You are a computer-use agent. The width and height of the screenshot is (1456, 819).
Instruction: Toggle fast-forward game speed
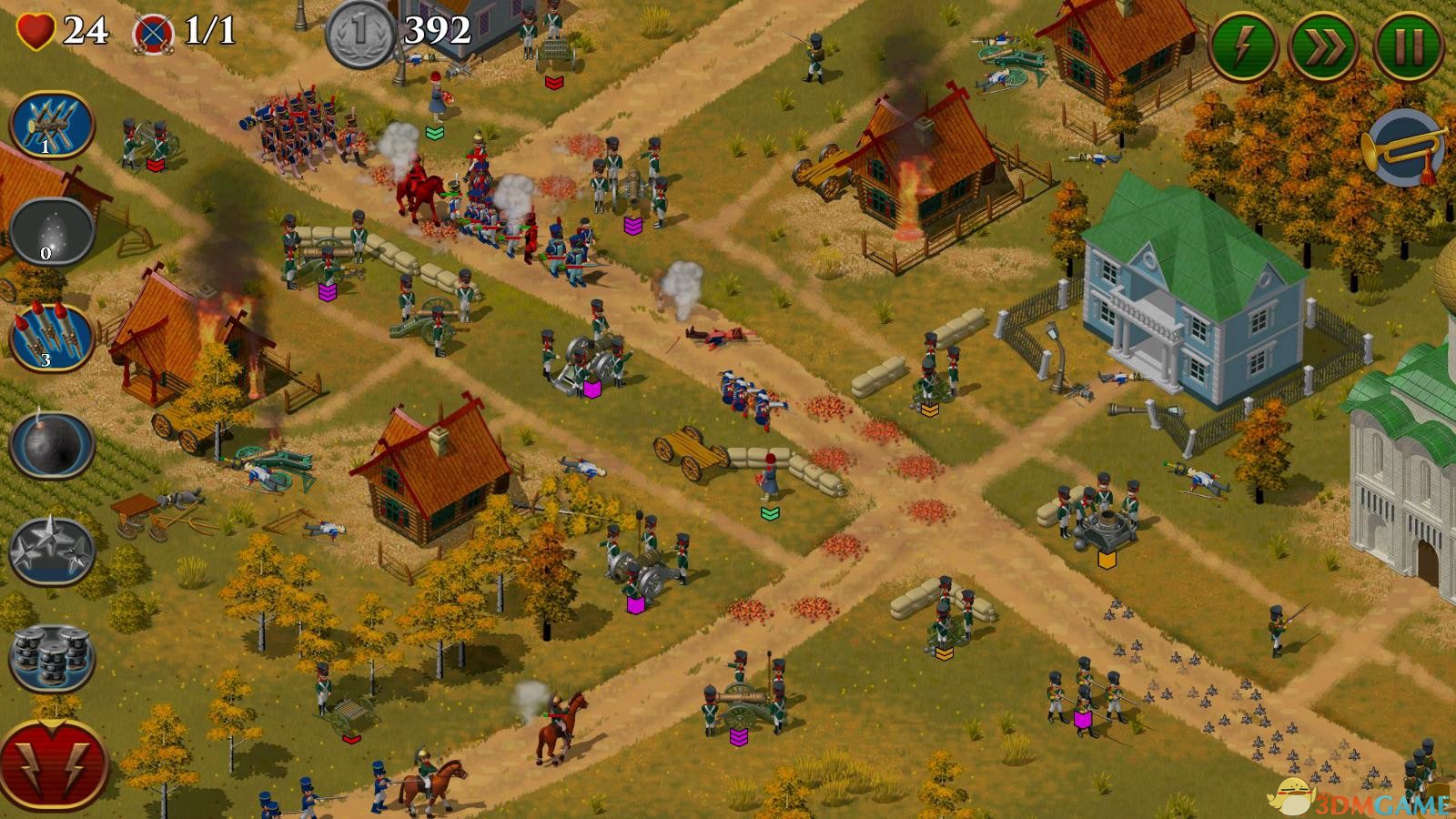click(x=1325, y=45)
